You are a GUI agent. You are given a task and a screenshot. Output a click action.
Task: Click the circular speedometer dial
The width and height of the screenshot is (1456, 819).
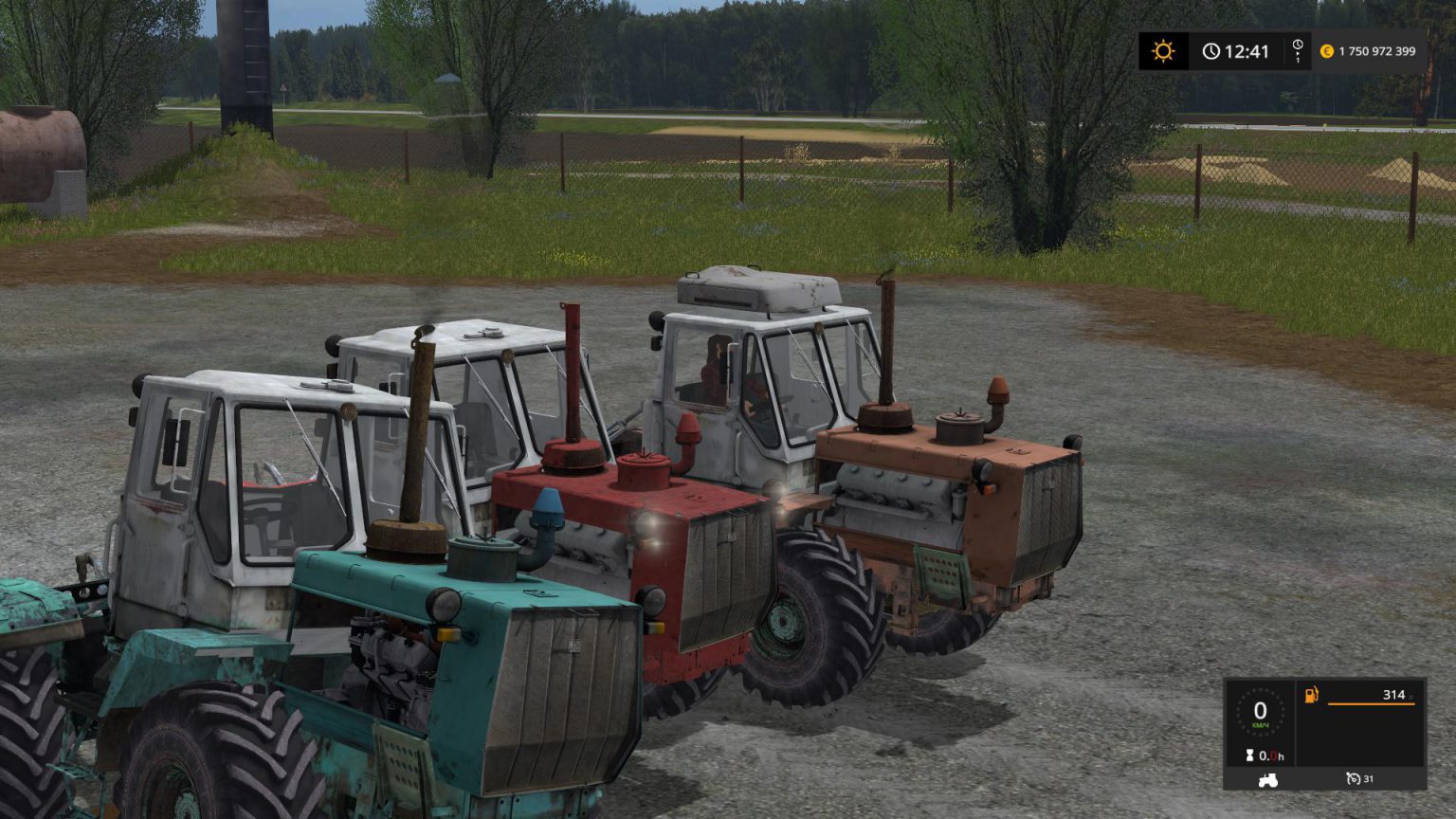[x=1263, y=711]
